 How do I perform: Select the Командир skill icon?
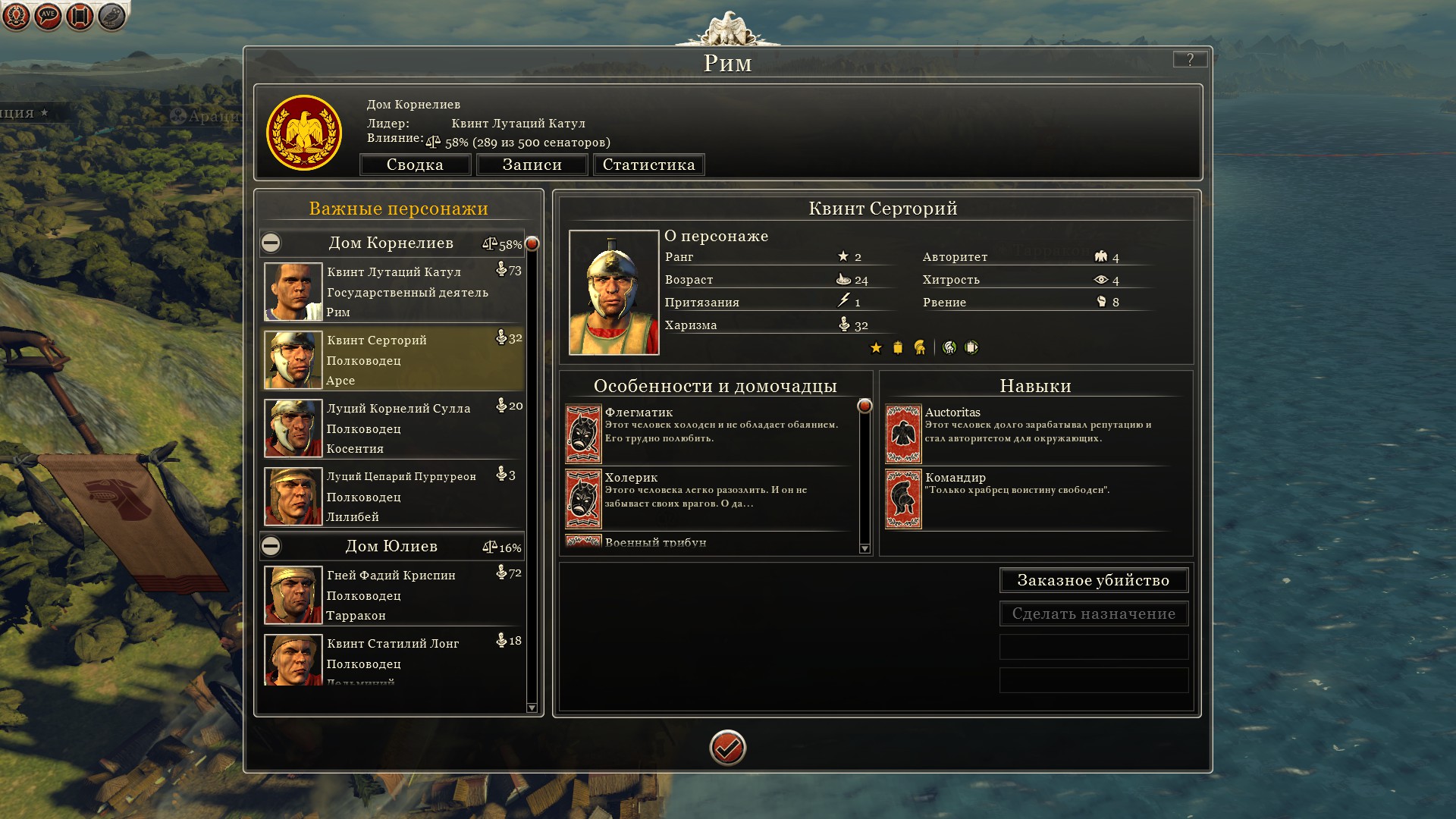tap(903, 499)
